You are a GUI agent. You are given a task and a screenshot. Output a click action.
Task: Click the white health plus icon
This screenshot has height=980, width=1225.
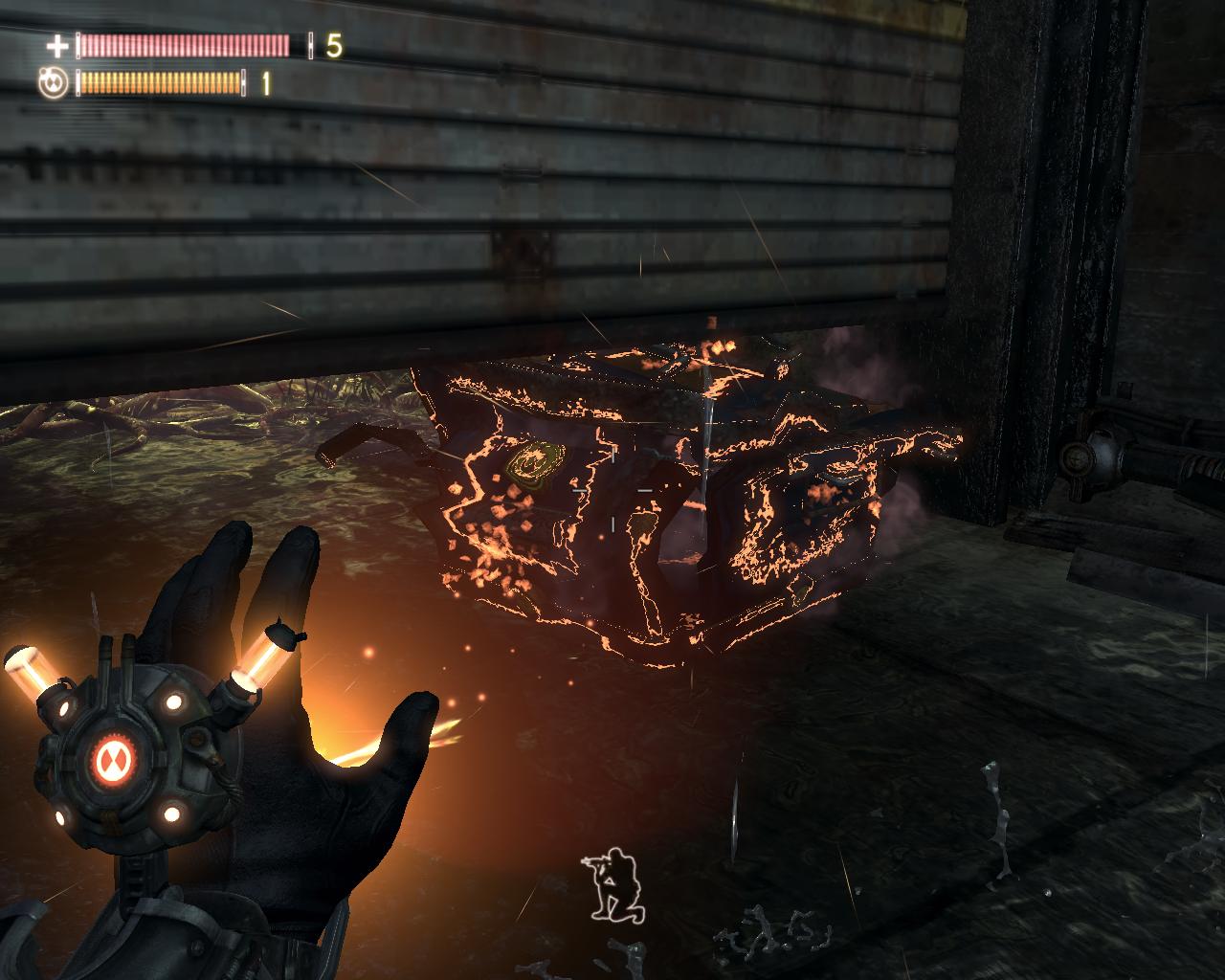(58, 45)
